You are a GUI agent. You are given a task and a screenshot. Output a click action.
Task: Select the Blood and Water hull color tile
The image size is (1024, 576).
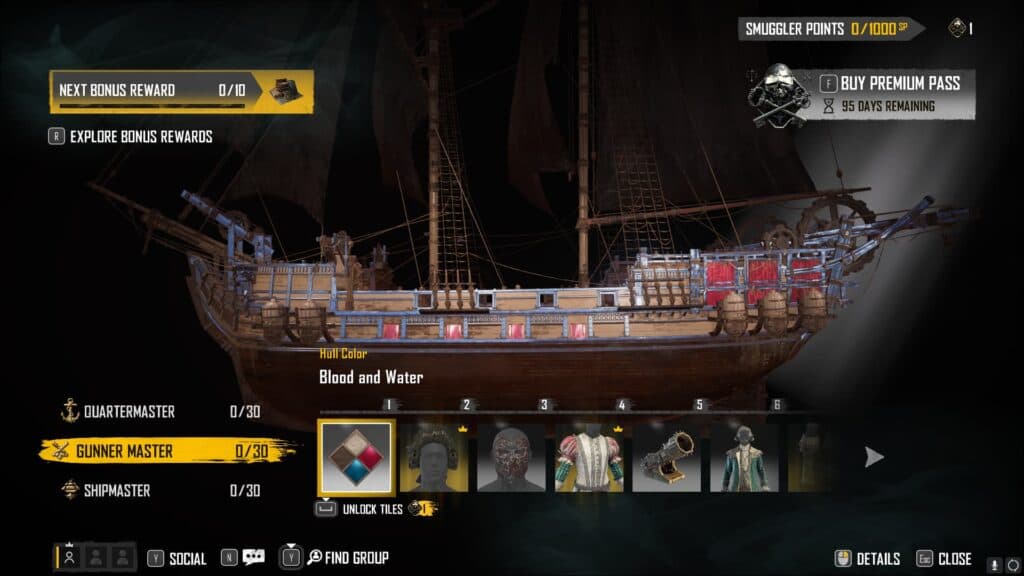[x=356, y=457]
